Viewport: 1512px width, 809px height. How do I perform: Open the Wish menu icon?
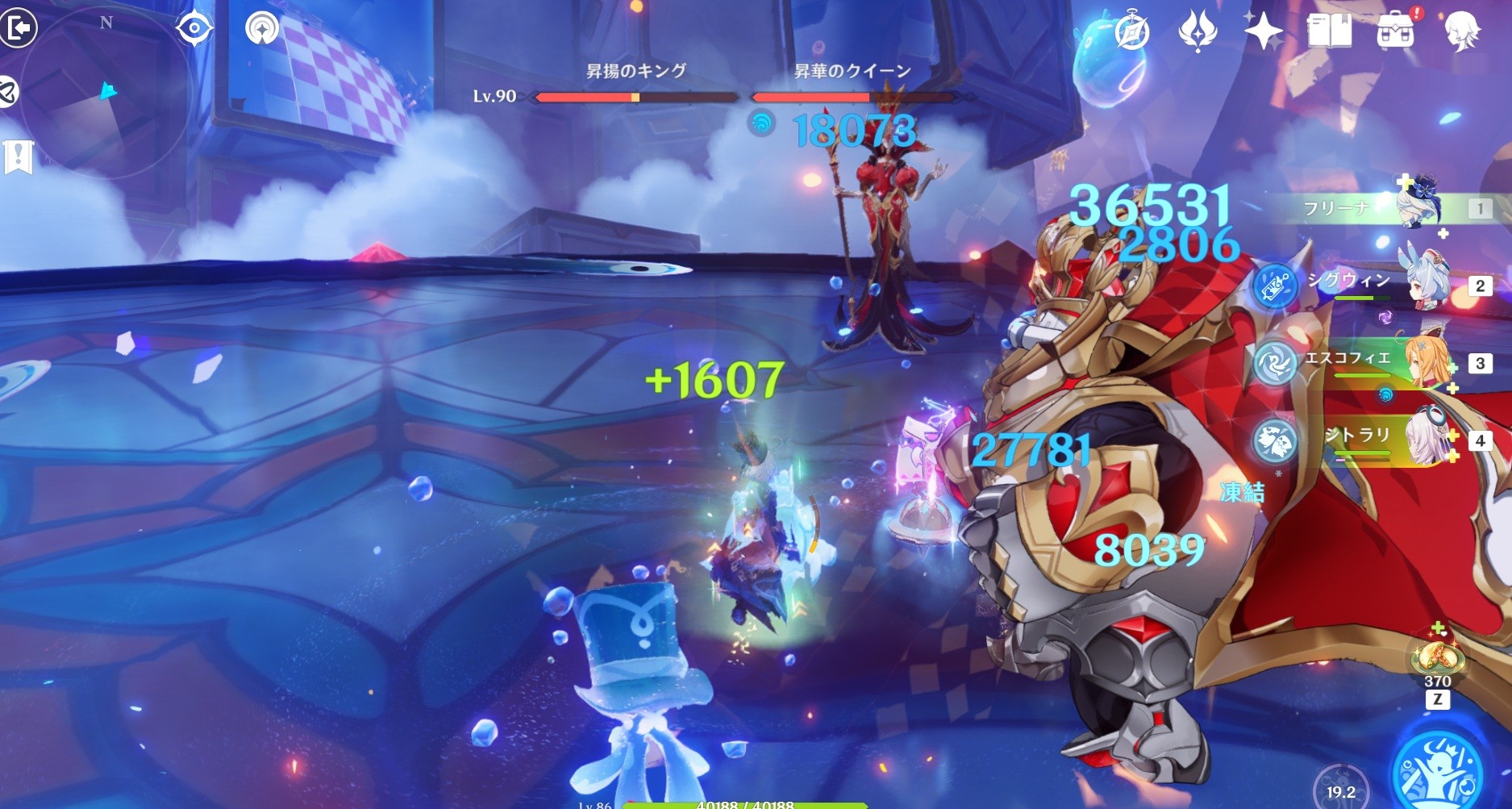point(1198,32)
